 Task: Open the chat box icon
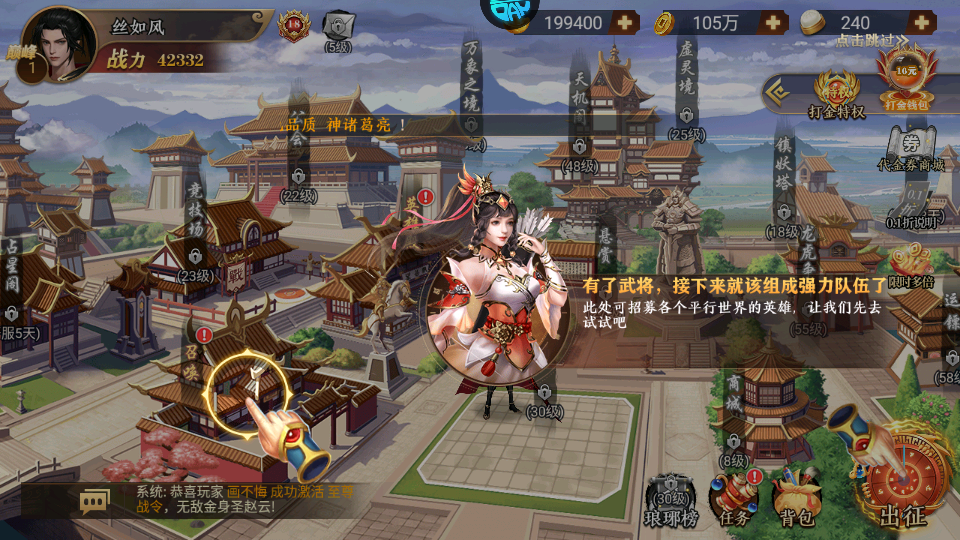tap(95, 499)
